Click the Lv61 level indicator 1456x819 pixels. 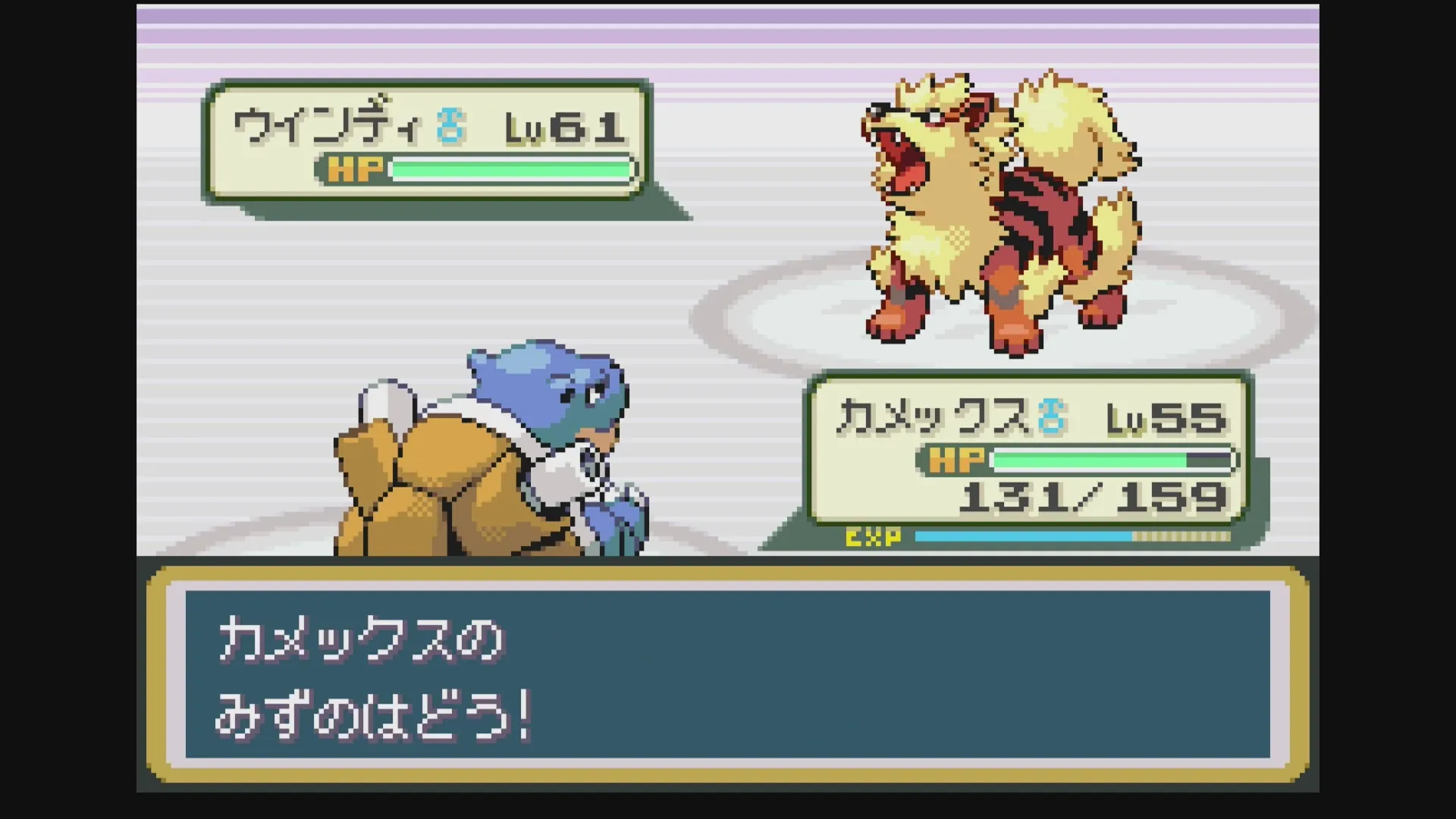tap(565, 126)
